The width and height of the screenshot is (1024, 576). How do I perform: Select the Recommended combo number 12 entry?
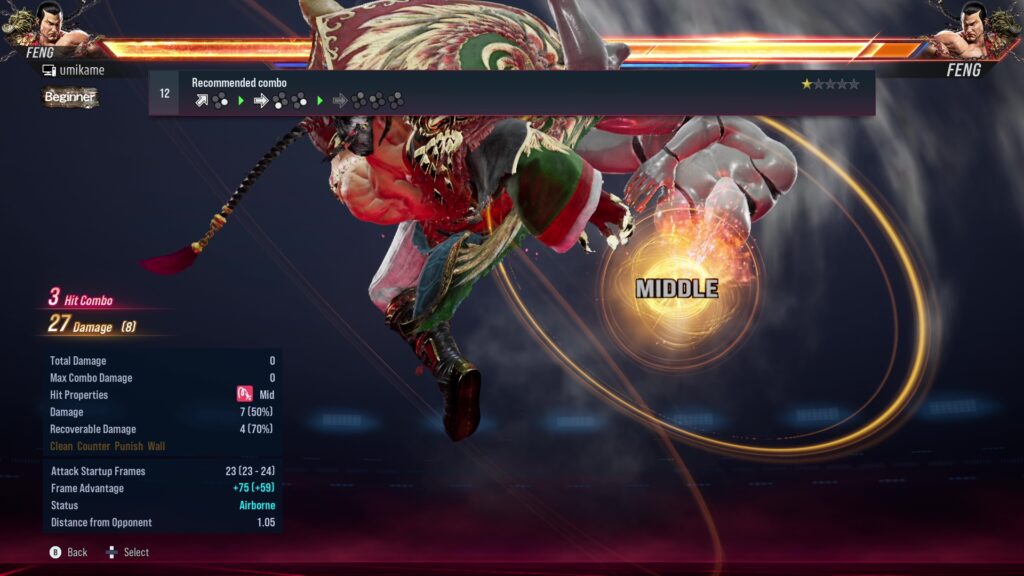tap(164, 94)
